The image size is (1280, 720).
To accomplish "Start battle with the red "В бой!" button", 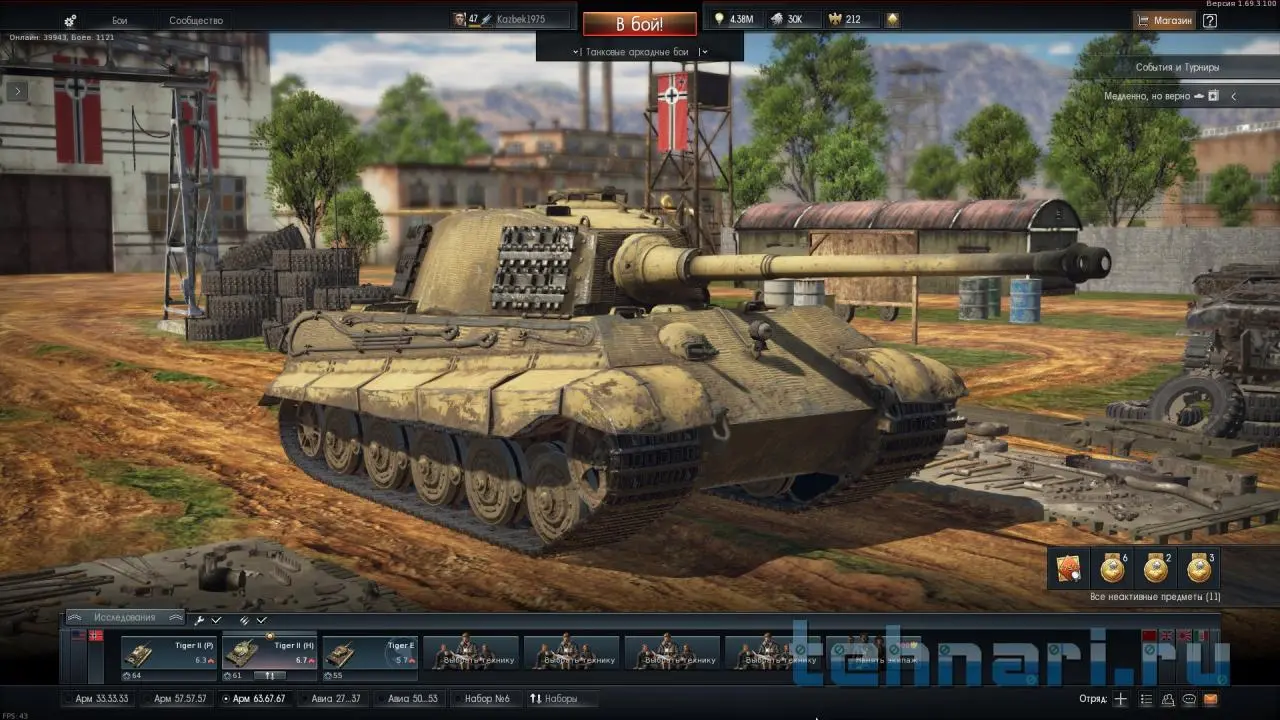I will pyautogui.click(x=639, y=24).
